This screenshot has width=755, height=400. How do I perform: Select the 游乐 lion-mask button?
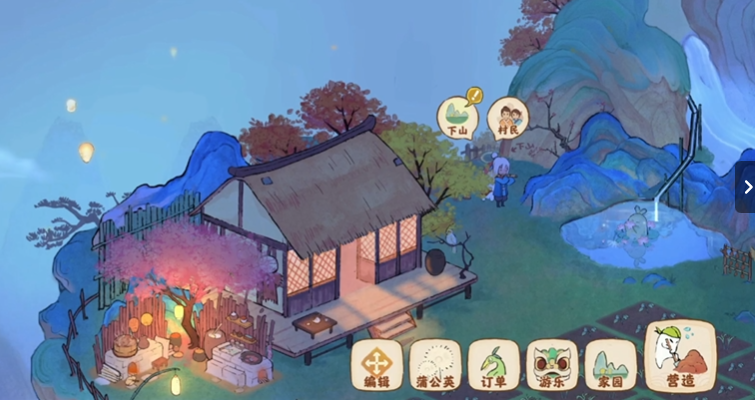point(552,365)
